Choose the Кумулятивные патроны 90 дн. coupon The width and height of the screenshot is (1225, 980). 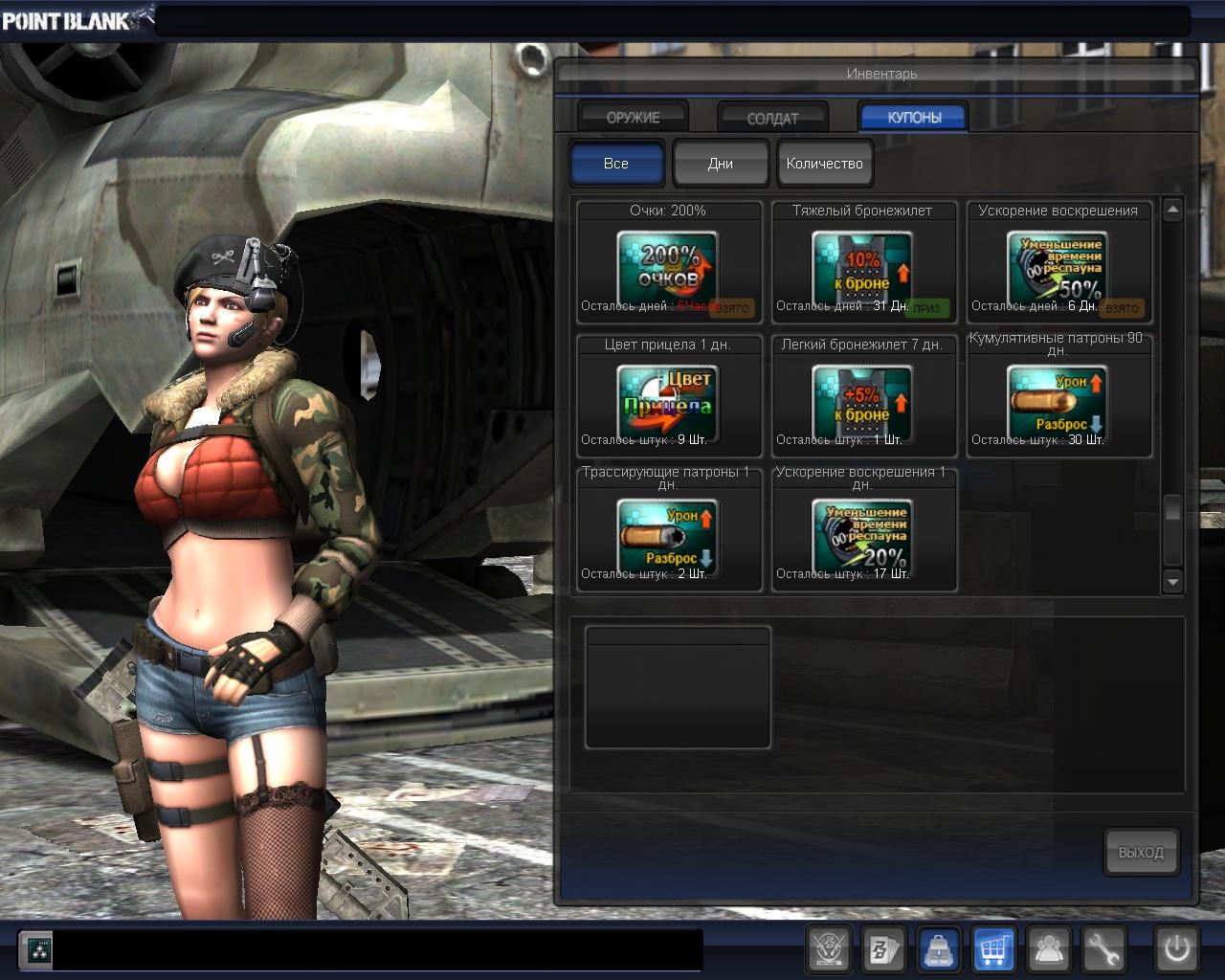pos(1058,397)
